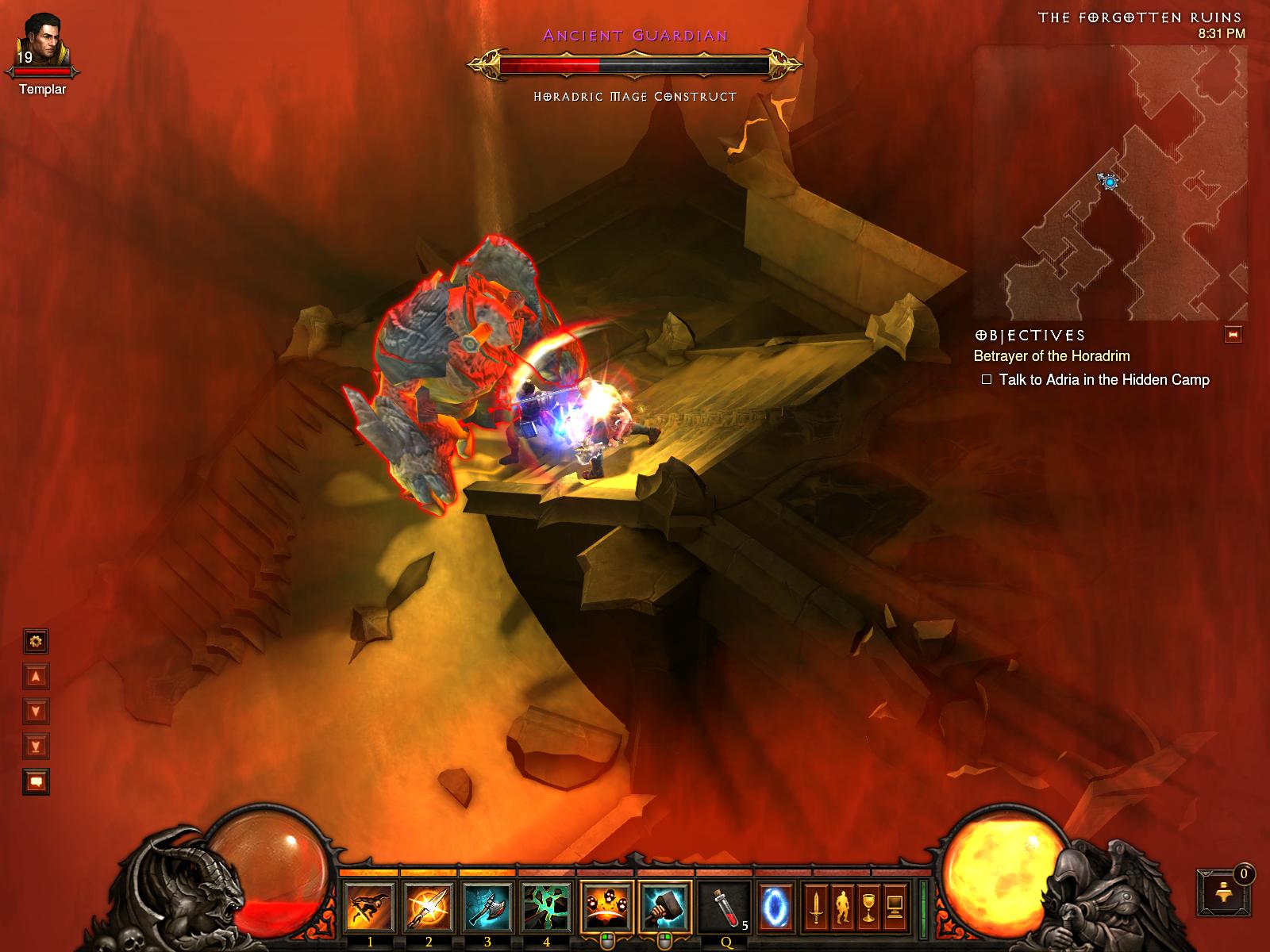
Task: Open the skills menu with the sword icon
Action: tap(814, 906)
